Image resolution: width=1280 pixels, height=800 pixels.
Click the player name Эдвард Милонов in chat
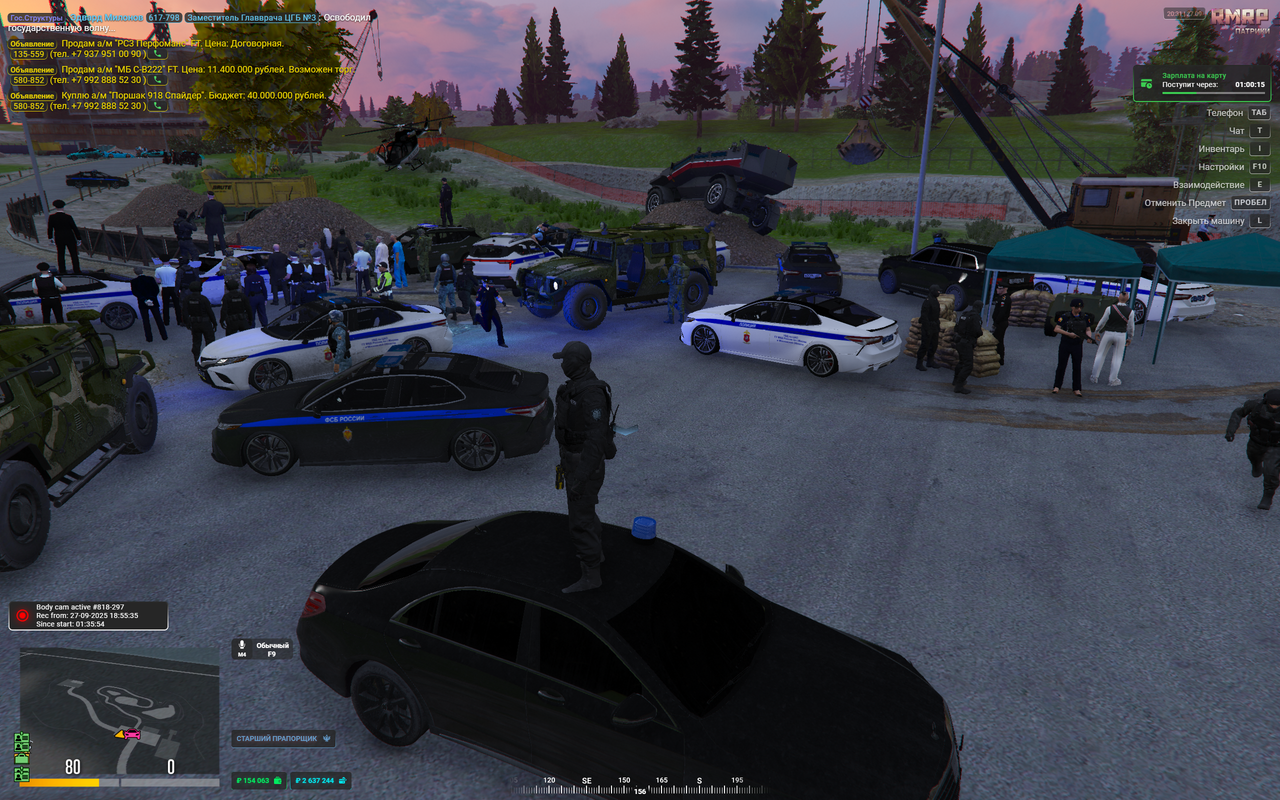coord(106,18)
